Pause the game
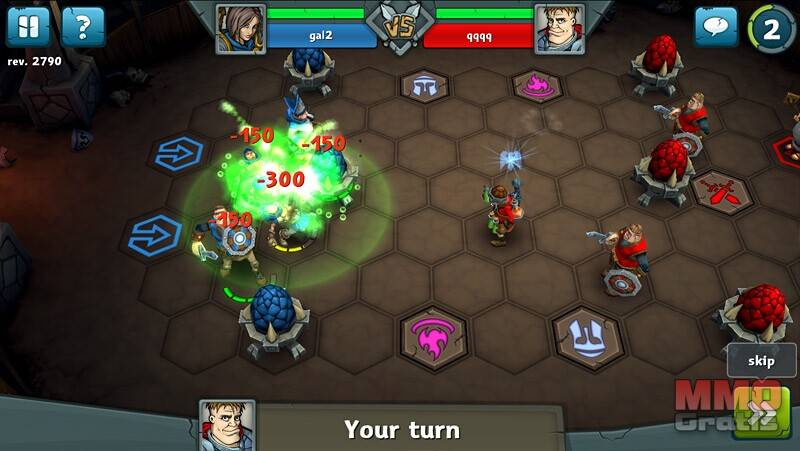800x451 pixels. [28, 27]
